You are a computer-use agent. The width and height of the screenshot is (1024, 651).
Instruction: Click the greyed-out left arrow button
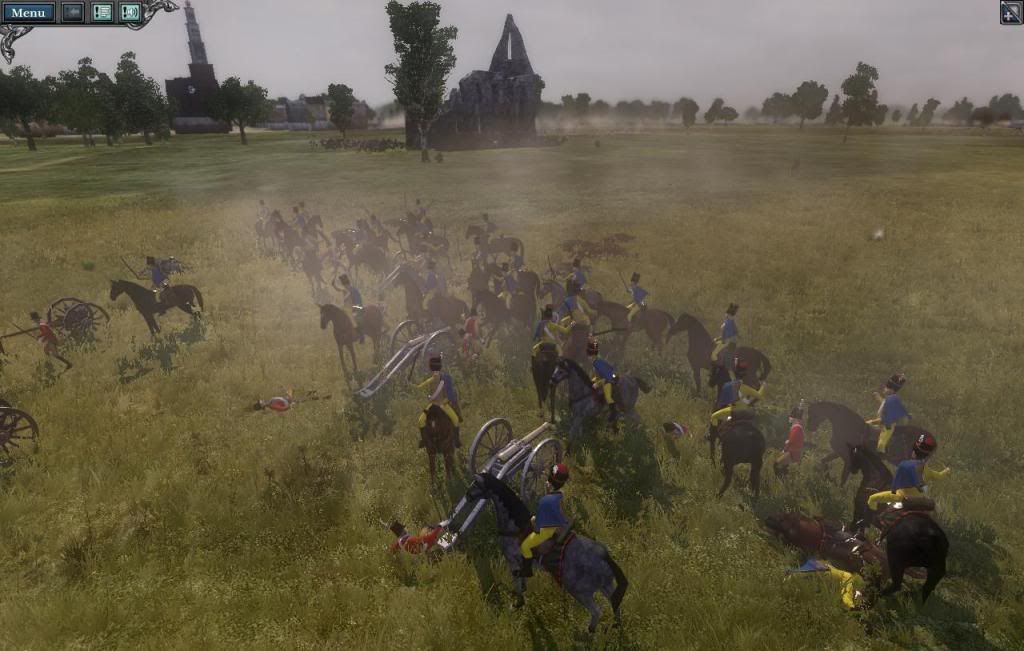point(72,12)
